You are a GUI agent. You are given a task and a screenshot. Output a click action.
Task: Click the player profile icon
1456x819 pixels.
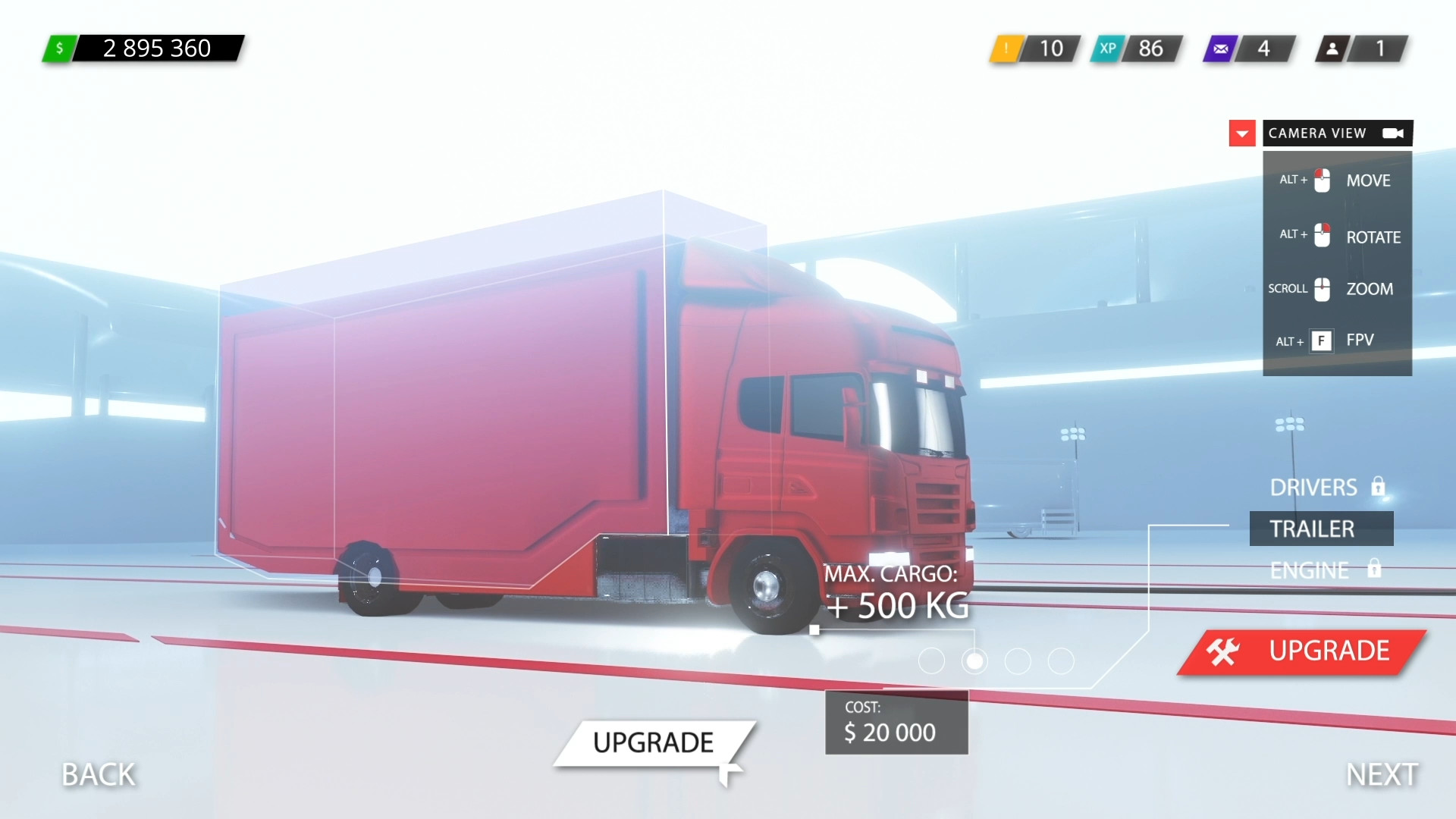1332,49
